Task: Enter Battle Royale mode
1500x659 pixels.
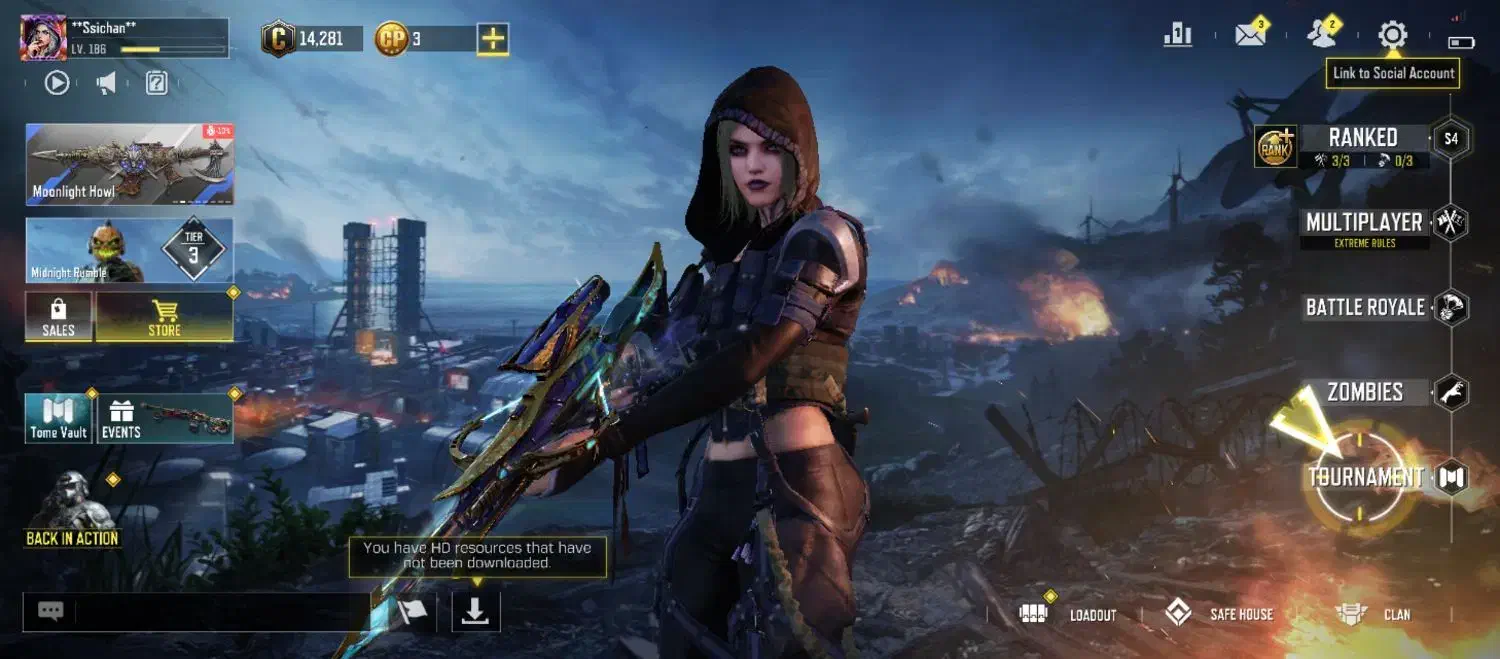Action: (x=1365, y=307)
